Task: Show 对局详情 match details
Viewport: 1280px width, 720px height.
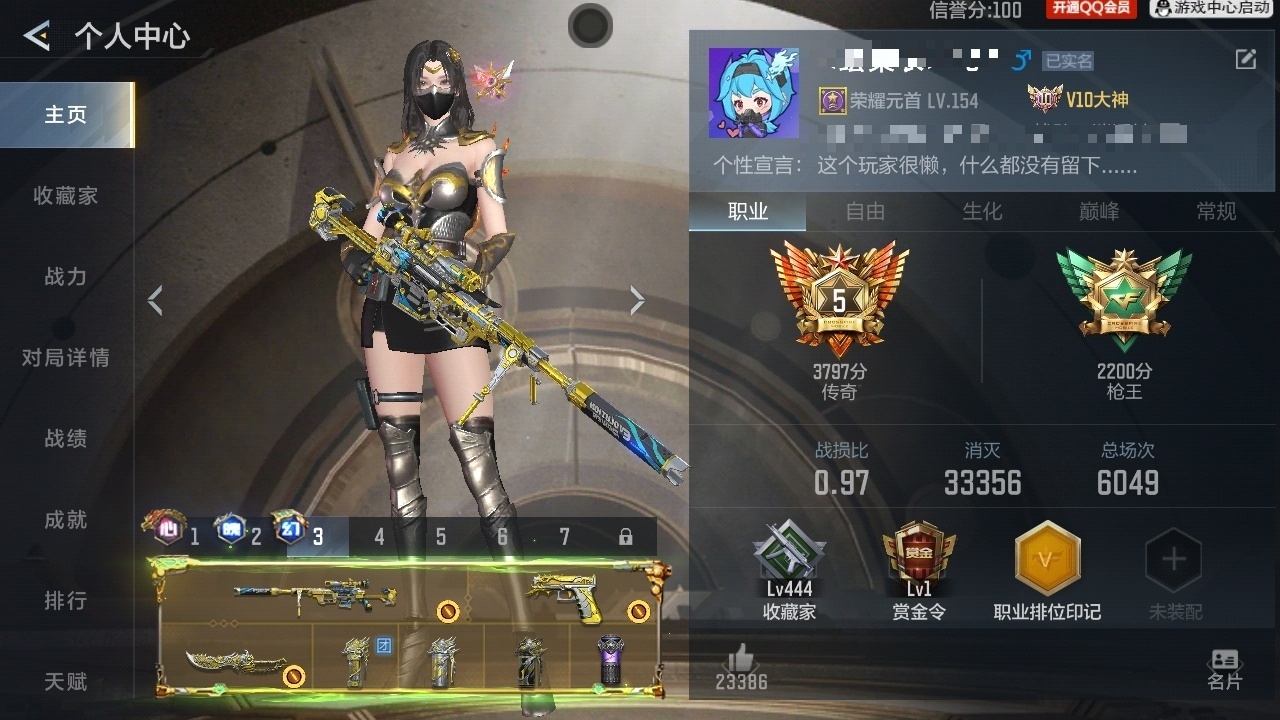Action: tap(66, 358)
